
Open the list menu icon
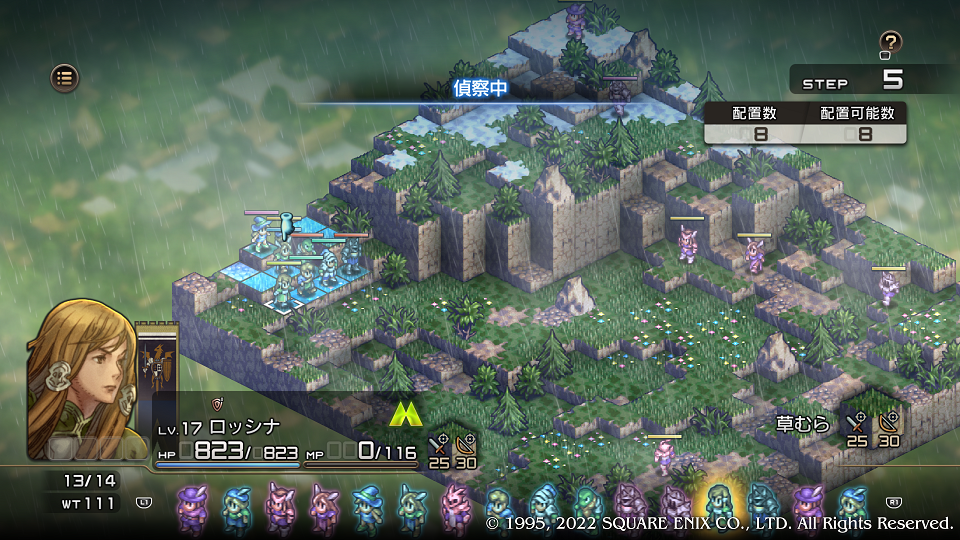coord(65,76)
